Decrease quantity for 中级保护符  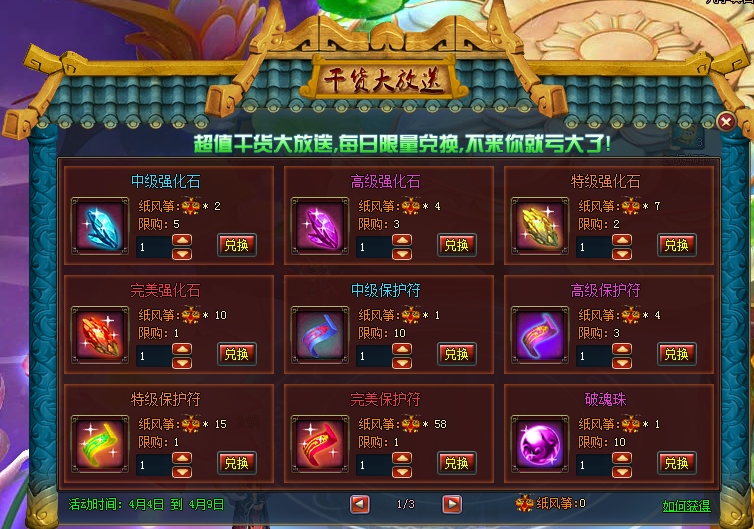pos(402,361)
